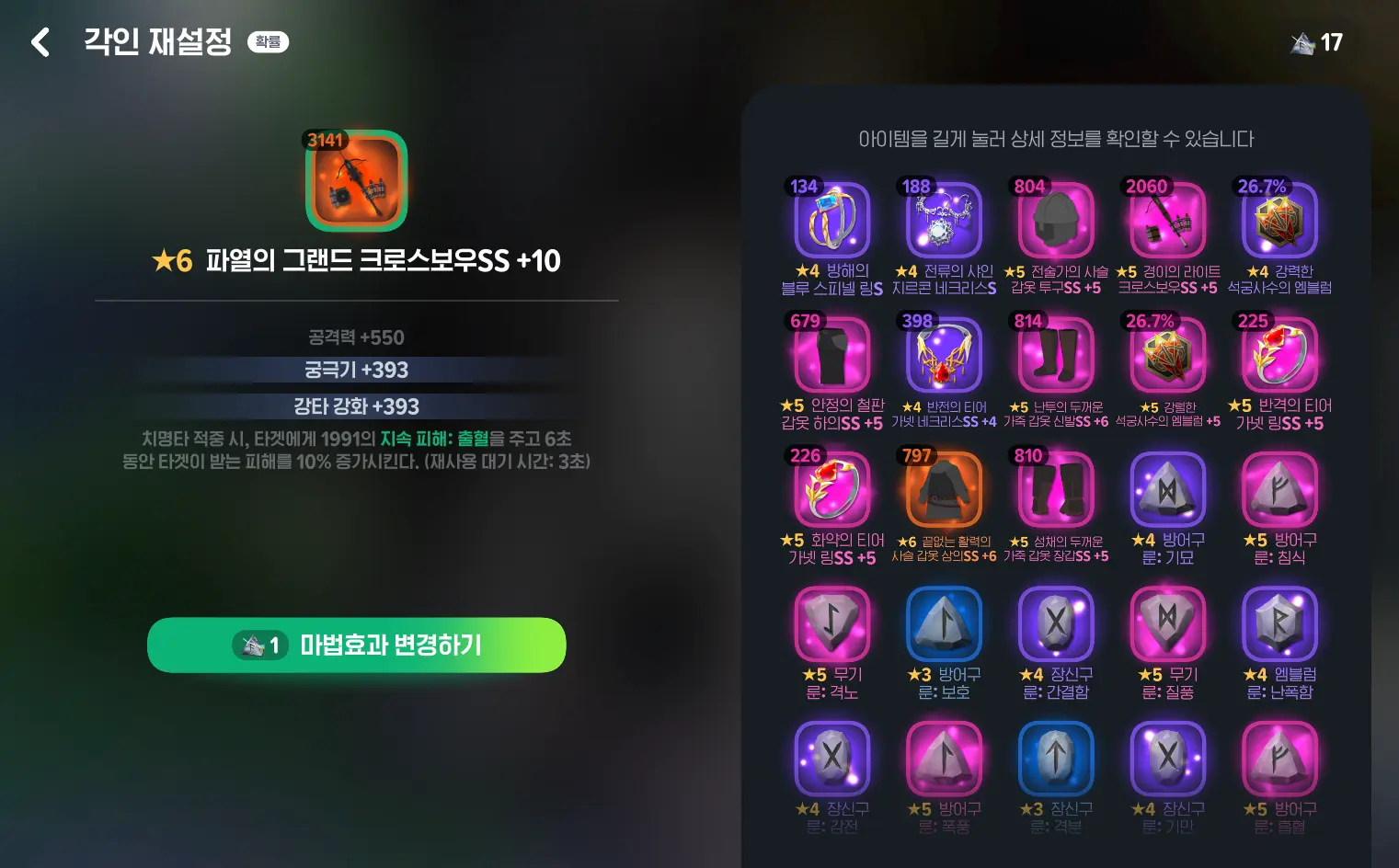
Task: Open the 끝없는 활력의 사슬 갑옷 상의SS chest
Action: pos(943,489)
